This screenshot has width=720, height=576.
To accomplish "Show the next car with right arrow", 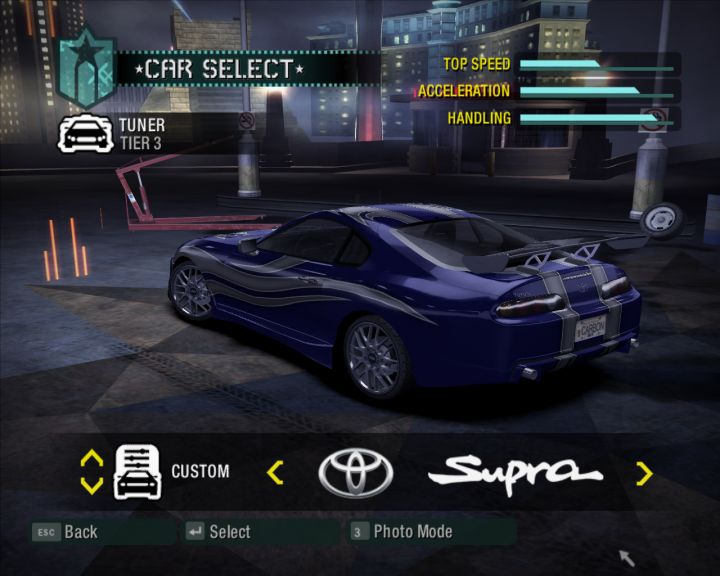I will (x=644, y=472).
